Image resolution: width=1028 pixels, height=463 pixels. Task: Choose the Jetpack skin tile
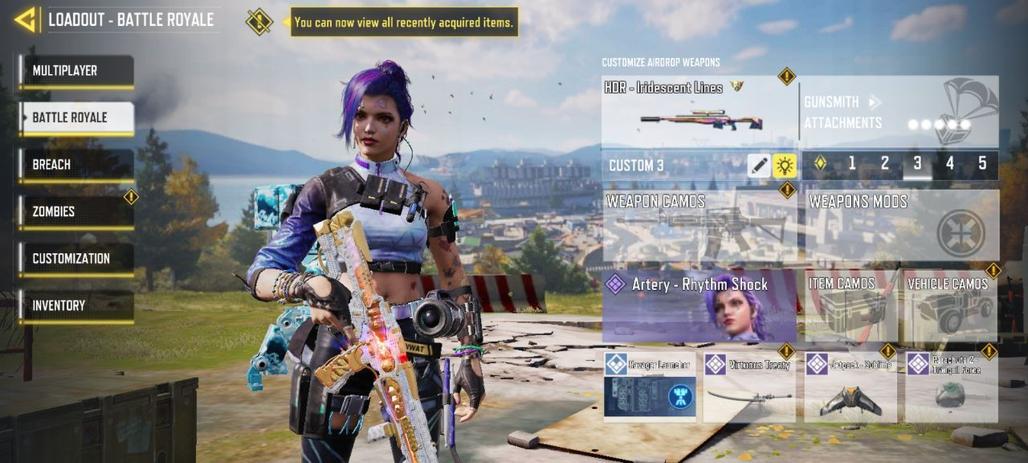pos(850,385)
